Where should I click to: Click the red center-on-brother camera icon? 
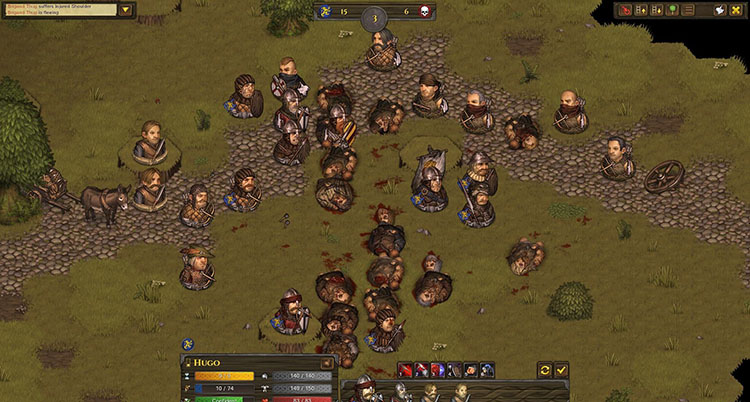(x=626, y=10)
